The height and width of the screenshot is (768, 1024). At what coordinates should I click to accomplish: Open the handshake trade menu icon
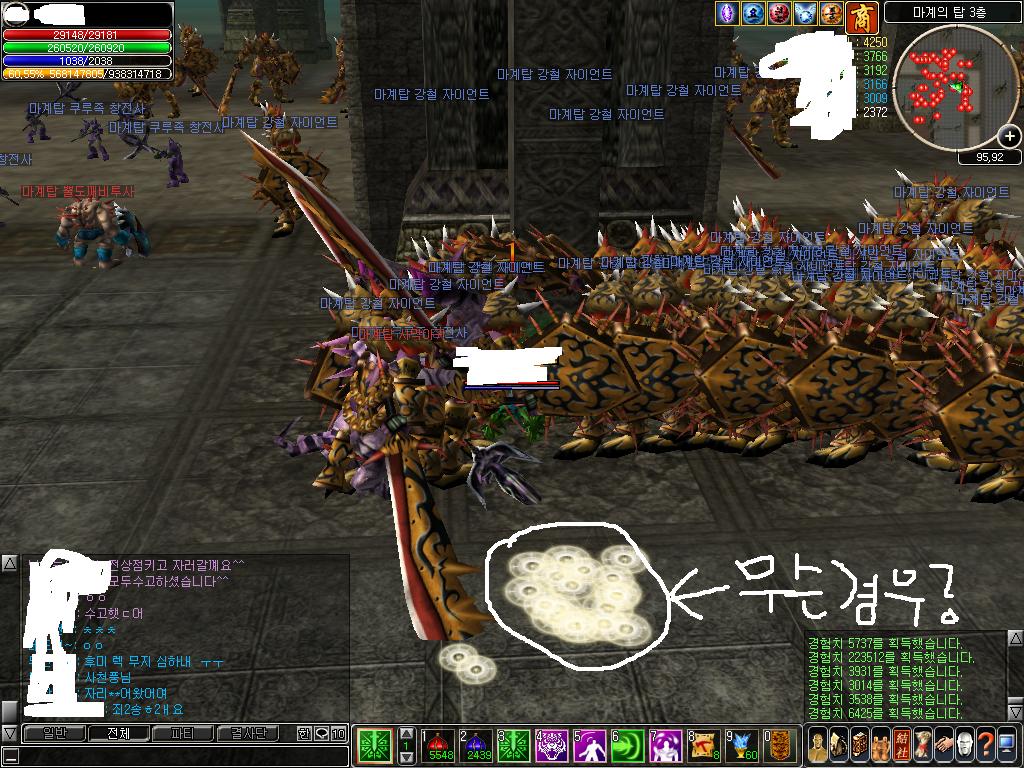[943, 745]
